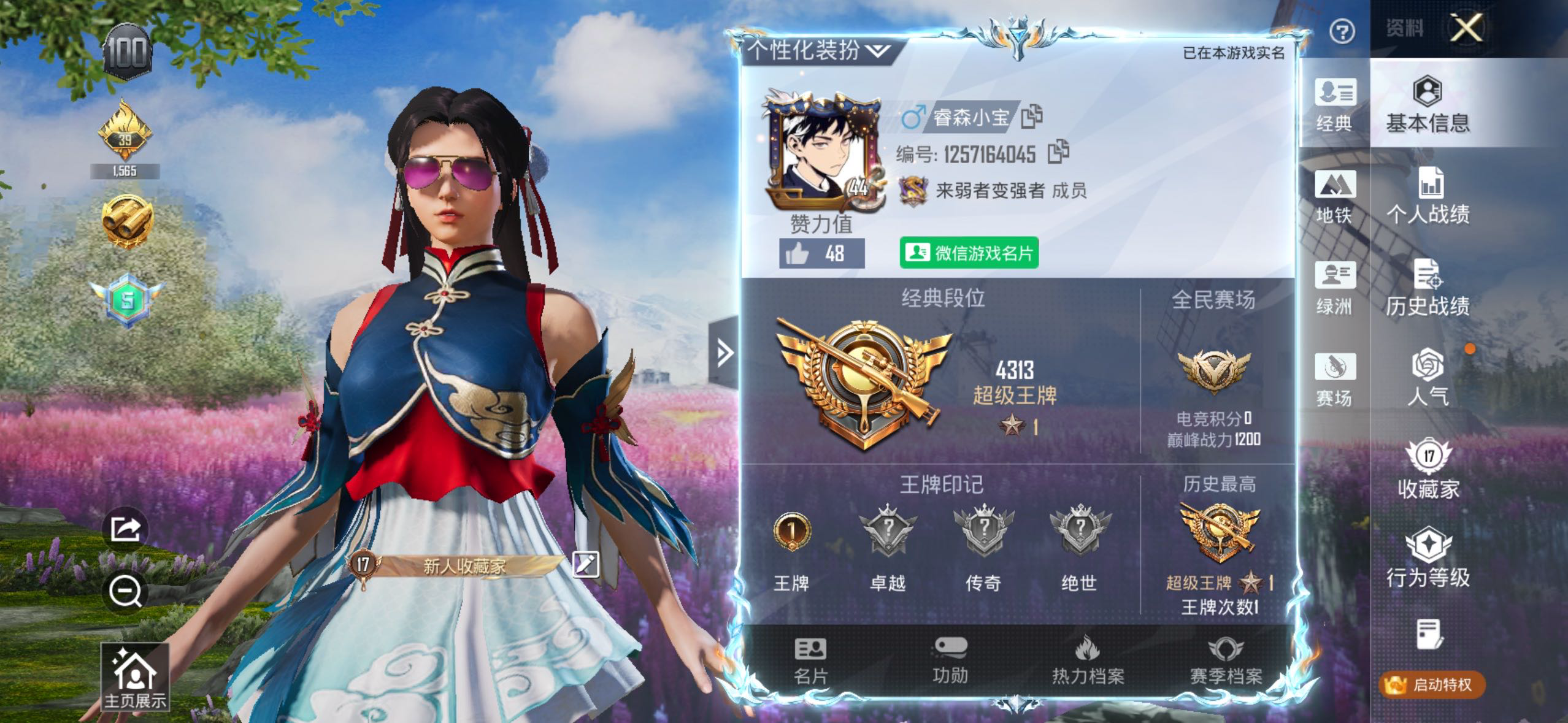
Task: Open the 个人战绩 section
Action: [1428, 196]
